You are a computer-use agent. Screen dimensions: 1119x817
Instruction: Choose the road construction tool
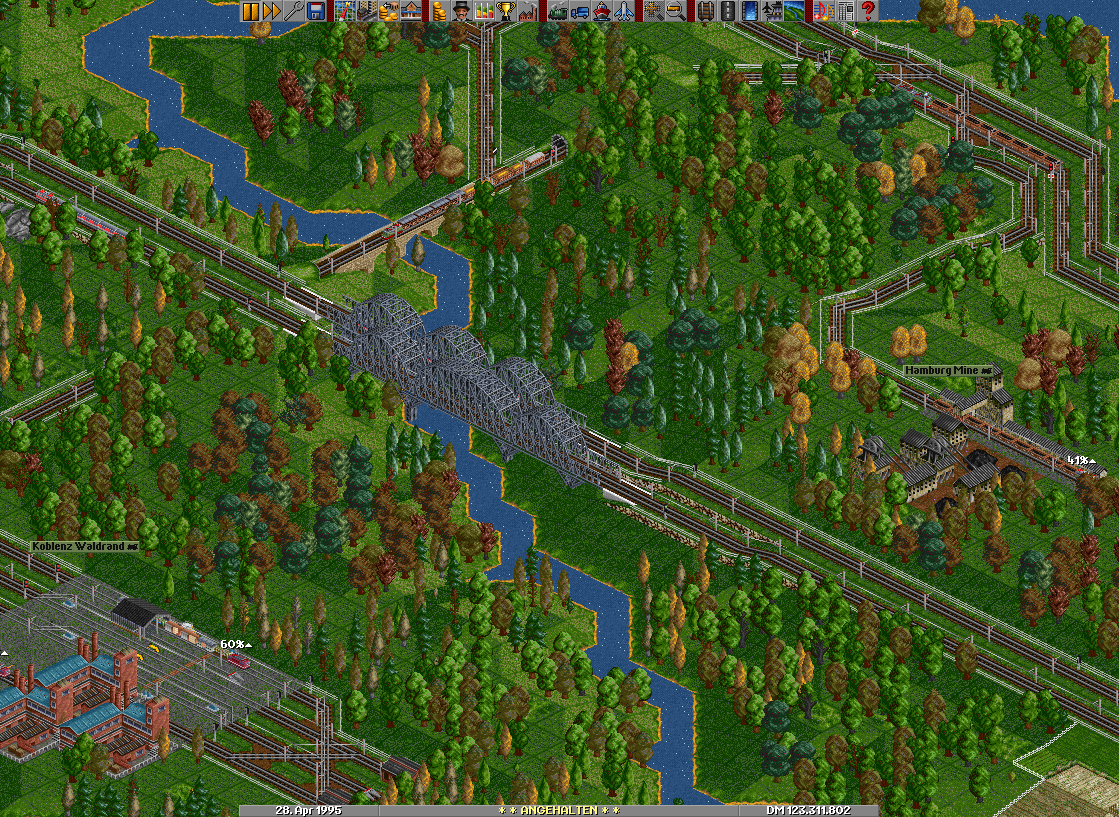[x=727, y=11]
